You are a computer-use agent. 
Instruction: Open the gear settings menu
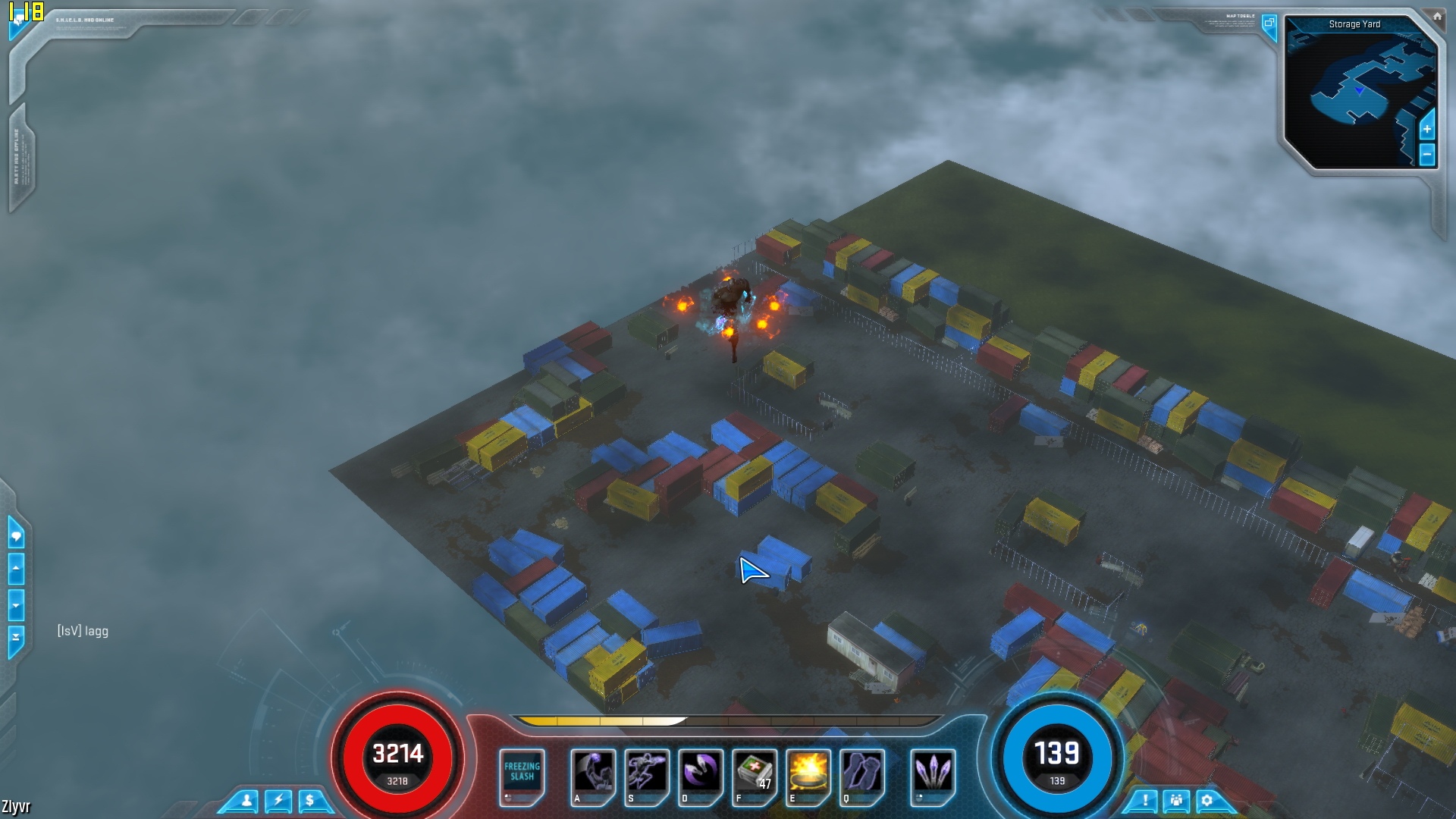tap(1207, 801)
